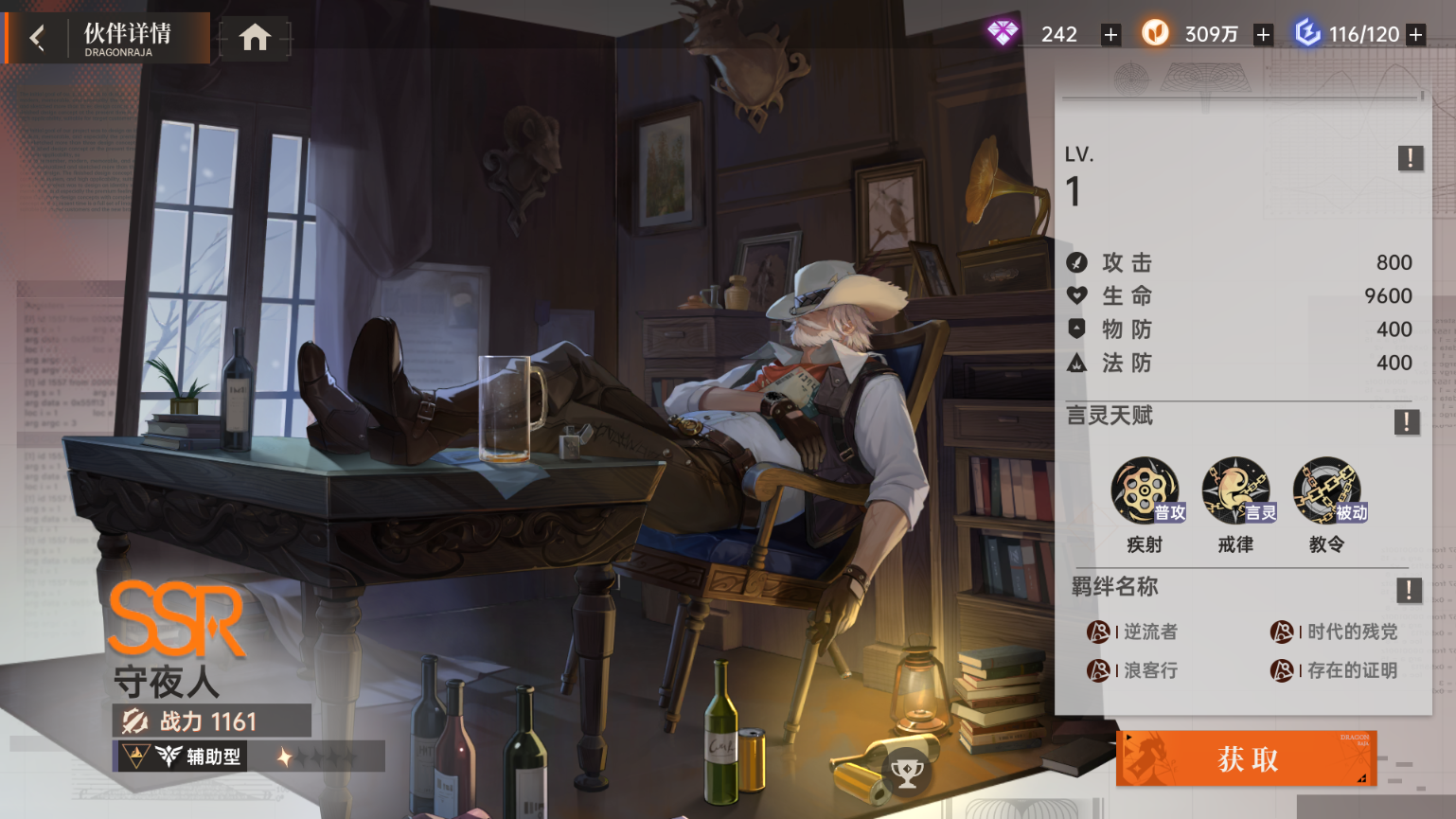The image size is (1456, 819).
Task: Open the 浪客行 bond entry
Action: 1133,670
